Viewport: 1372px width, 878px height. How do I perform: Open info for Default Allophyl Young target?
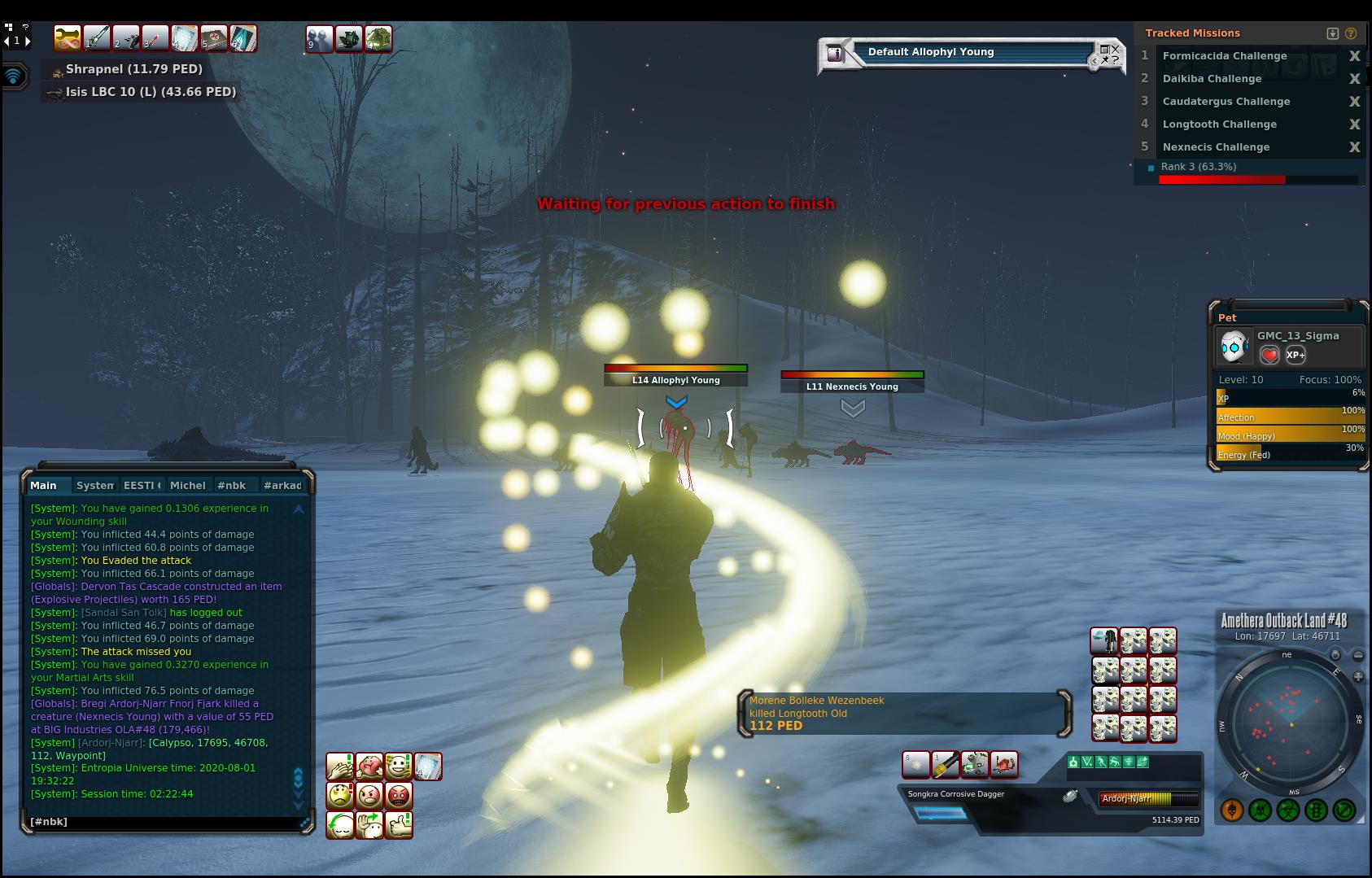coord(835,54)
